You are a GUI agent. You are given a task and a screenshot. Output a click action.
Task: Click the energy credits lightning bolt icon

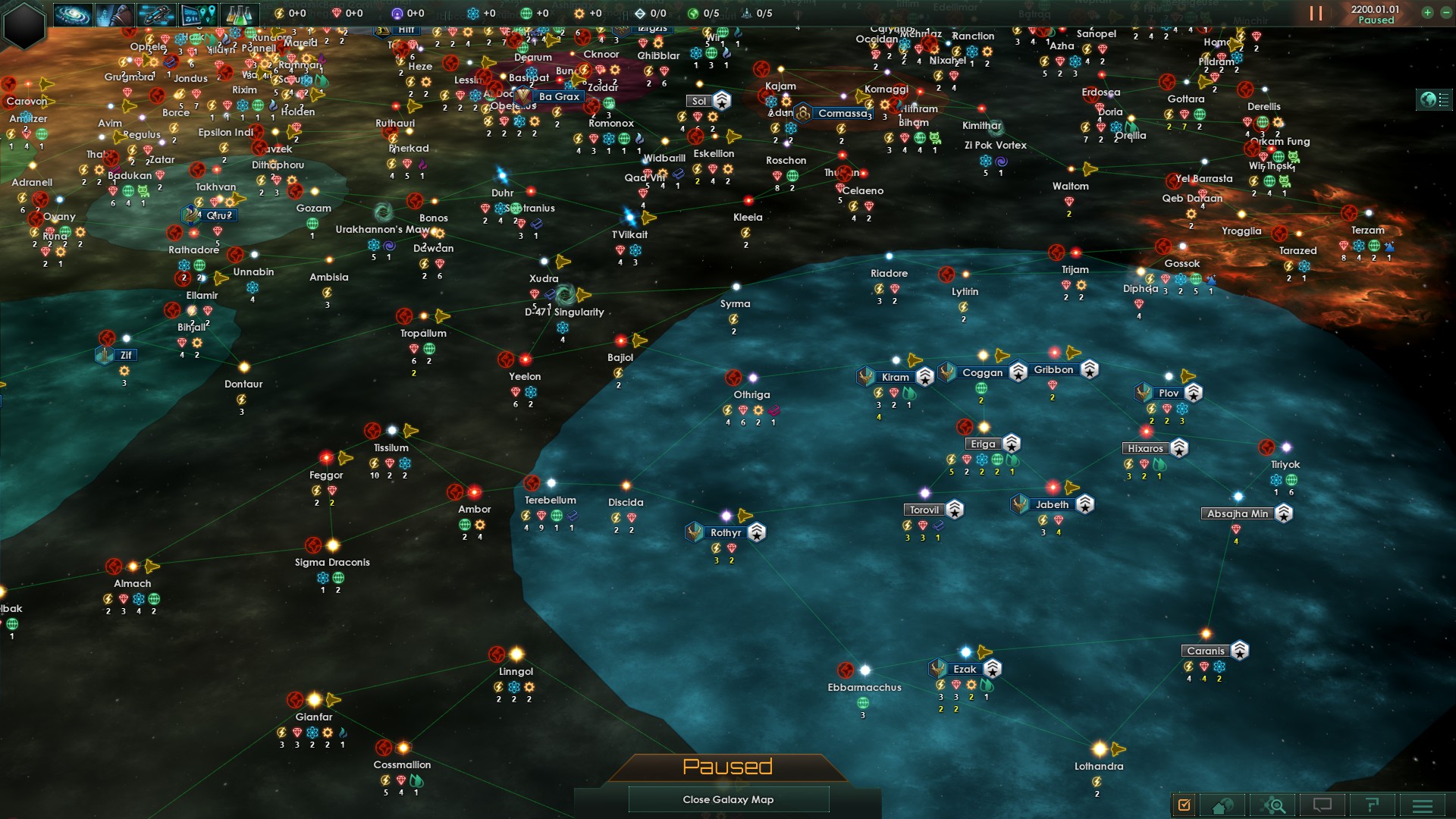280,12
